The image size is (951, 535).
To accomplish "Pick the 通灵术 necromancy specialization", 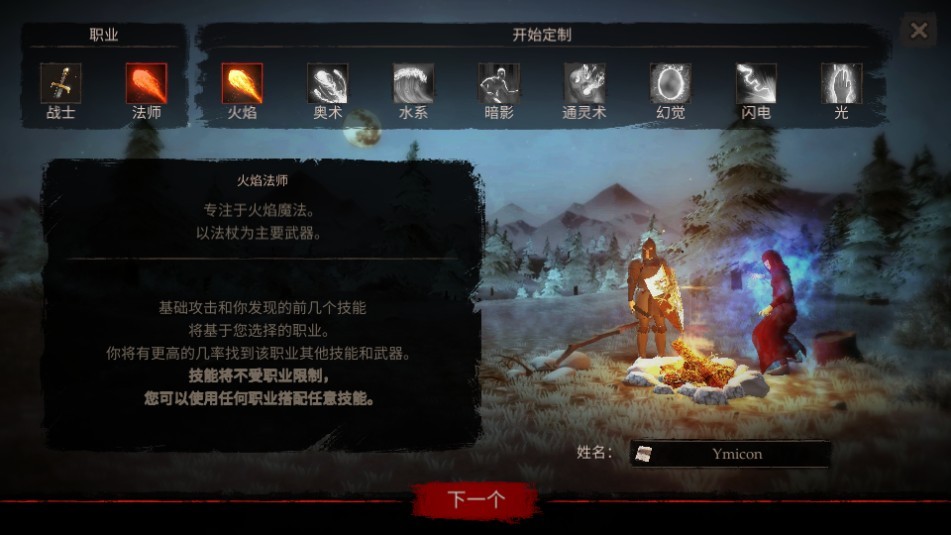I will click(x=584, y=84).
